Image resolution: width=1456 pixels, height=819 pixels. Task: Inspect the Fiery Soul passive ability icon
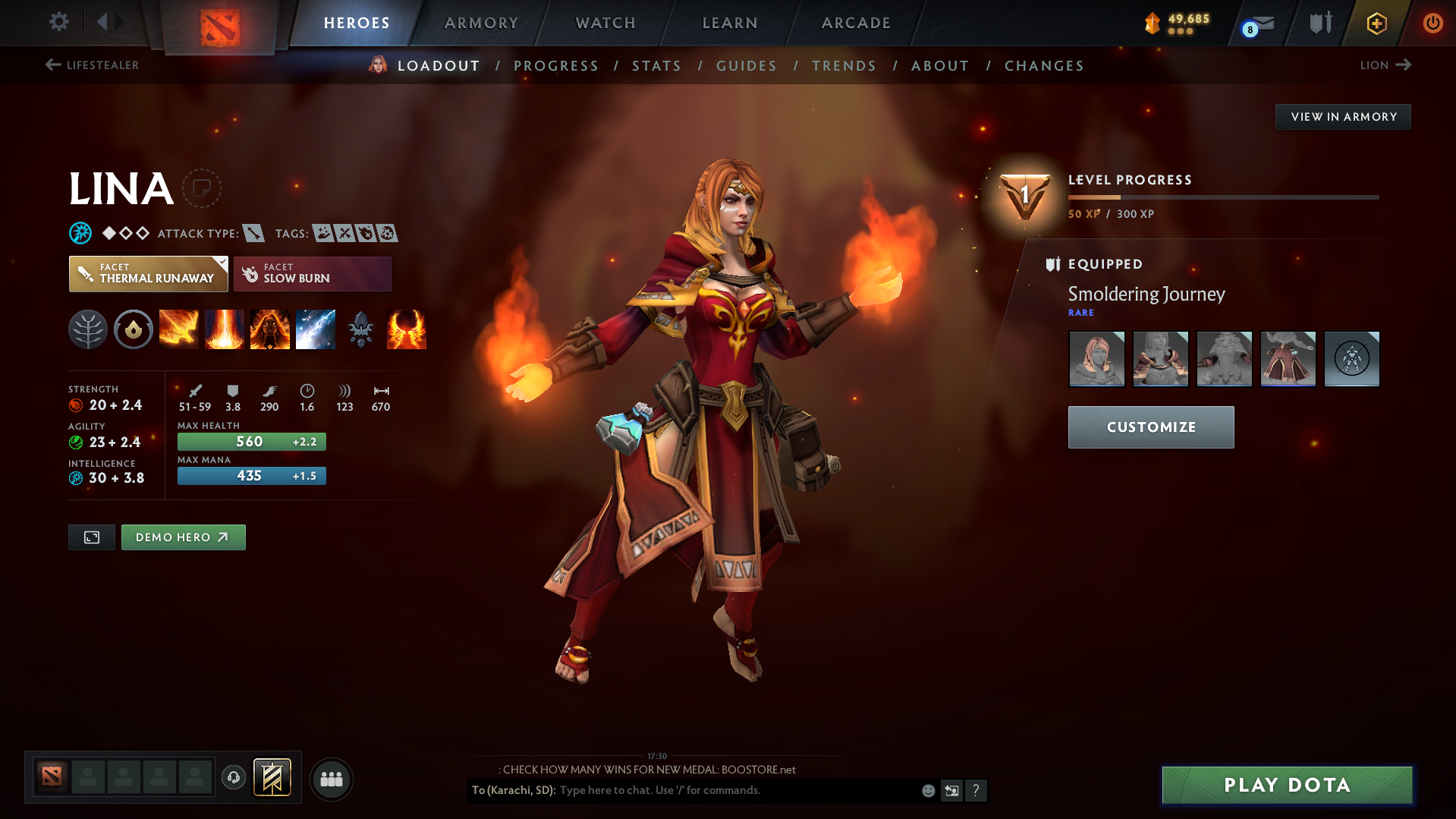270,329
